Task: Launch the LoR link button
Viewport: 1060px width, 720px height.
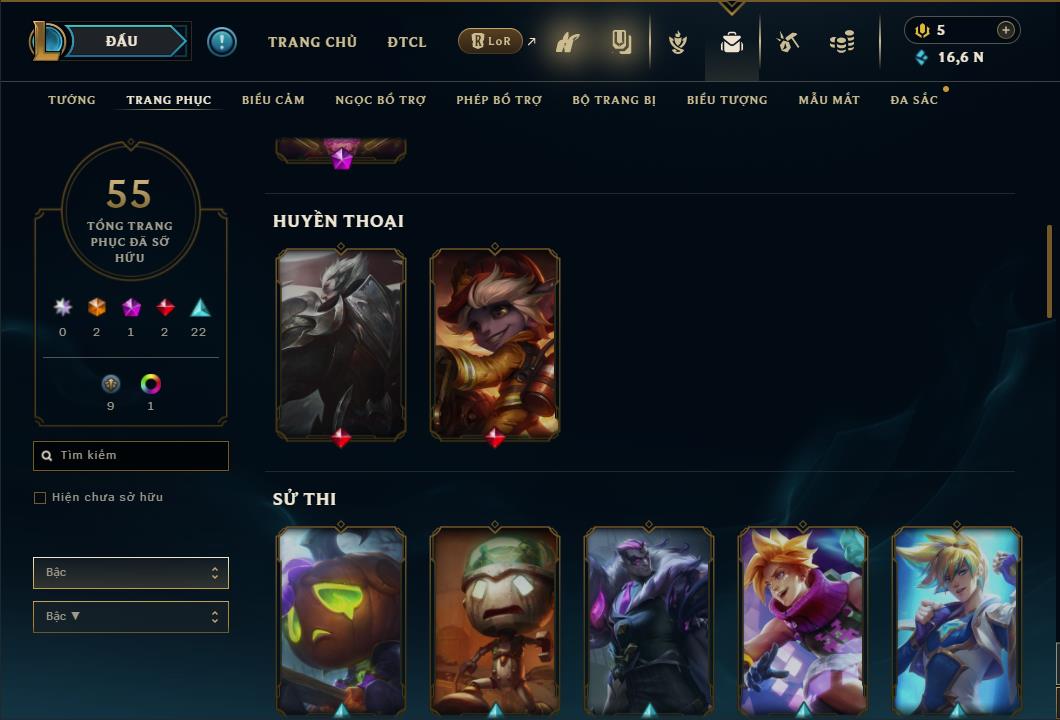Action: (x=490, y=42)
